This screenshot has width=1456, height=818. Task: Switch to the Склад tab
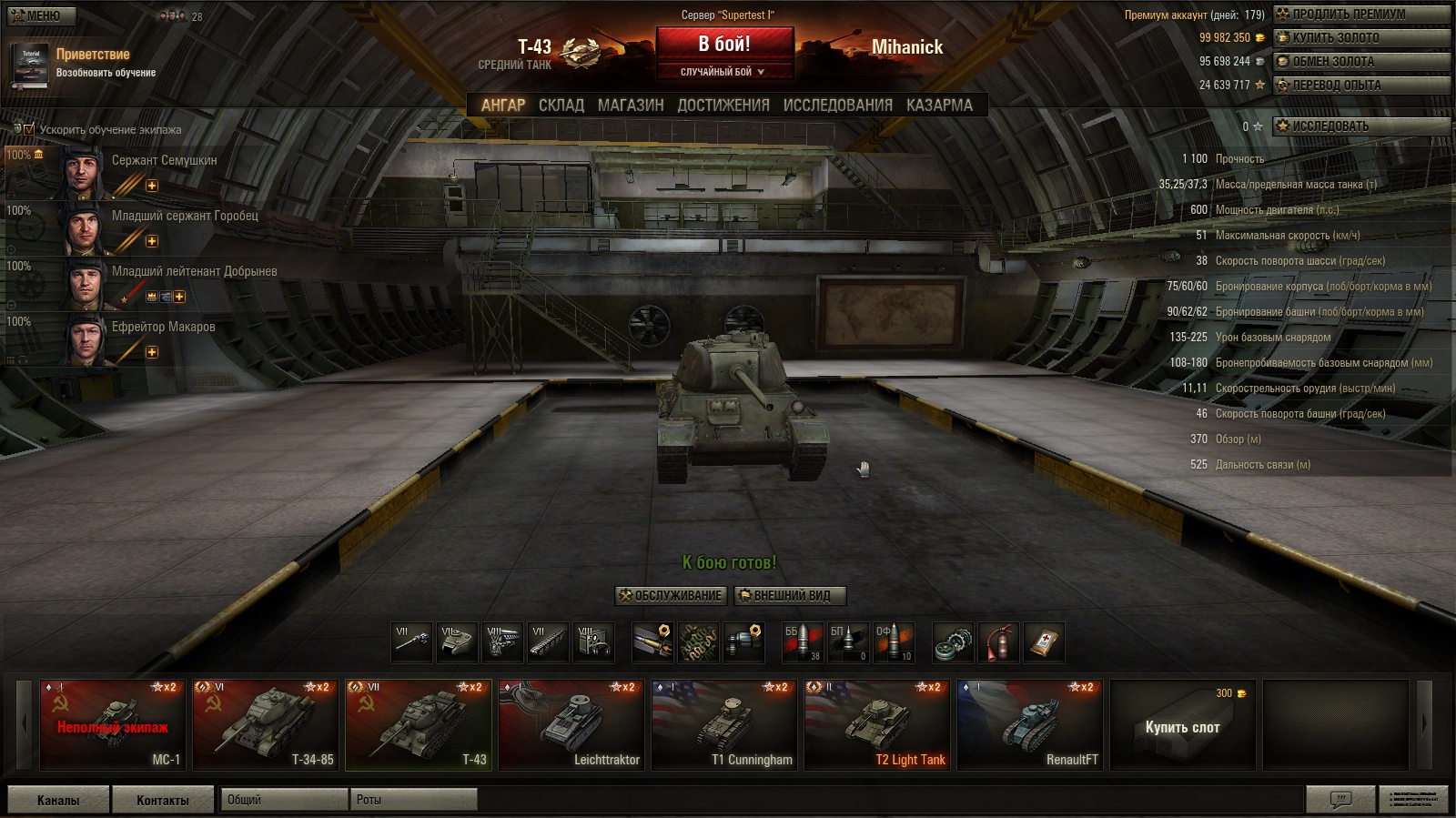point(561,106)
